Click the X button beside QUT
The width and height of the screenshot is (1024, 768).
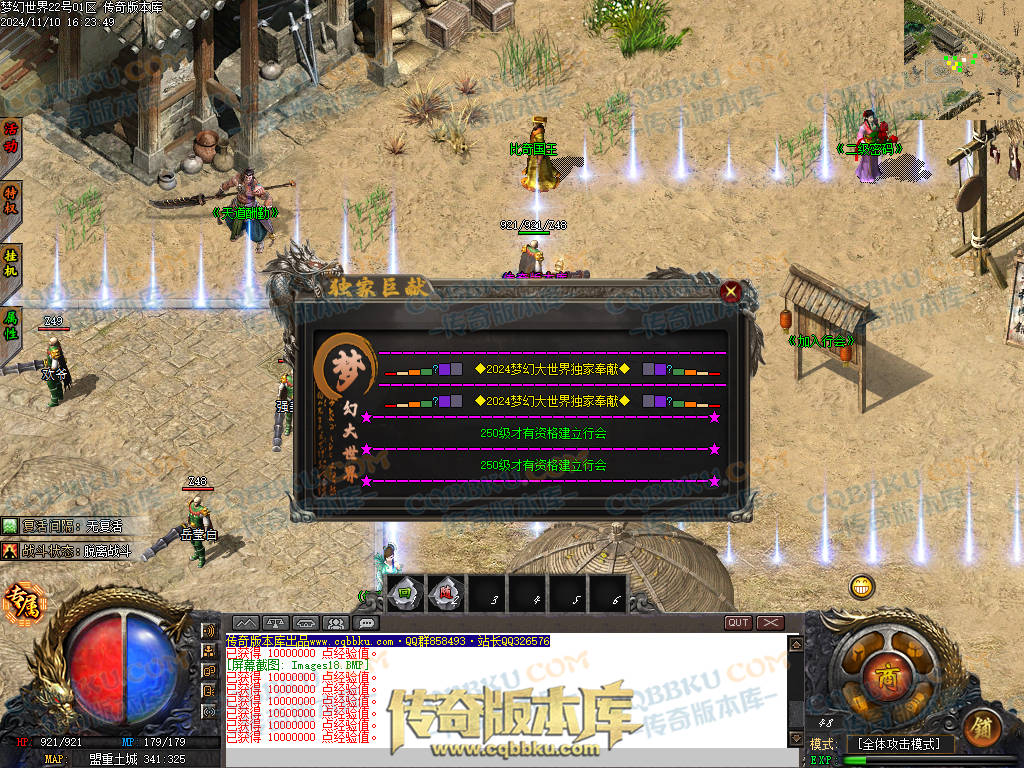pos(770,623)
